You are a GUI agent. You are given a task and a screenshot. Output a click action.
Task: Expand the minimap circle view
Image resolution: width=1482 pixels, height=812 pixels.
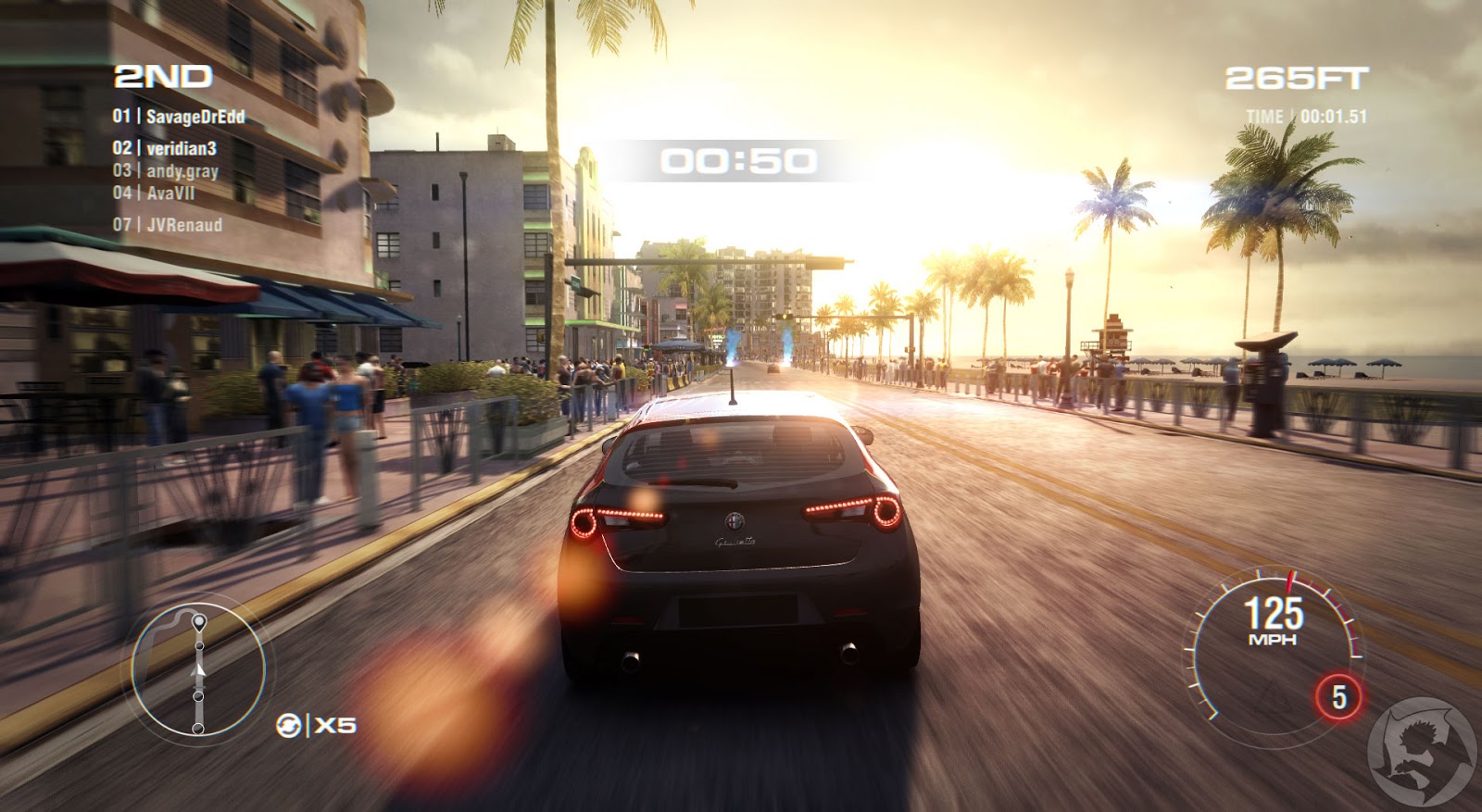click(x=197, y=673)
